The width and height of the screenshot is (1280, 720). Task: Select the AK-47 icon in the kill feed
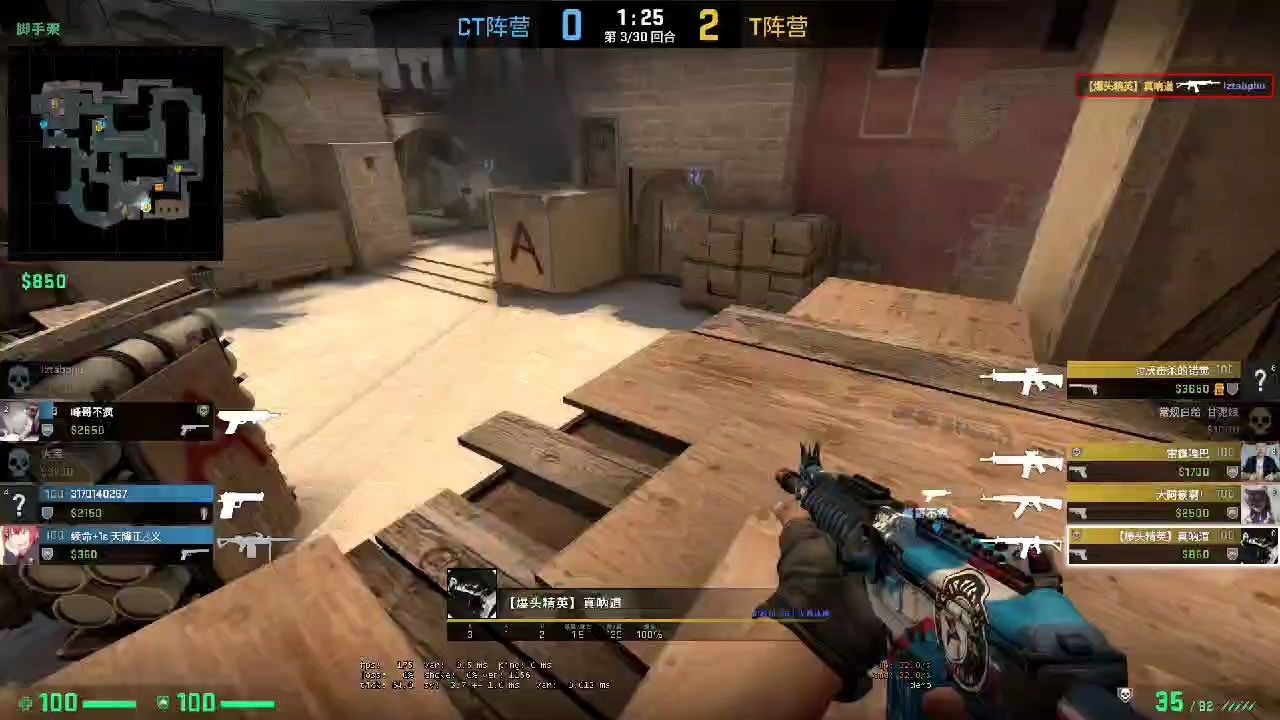point(1197,86)
